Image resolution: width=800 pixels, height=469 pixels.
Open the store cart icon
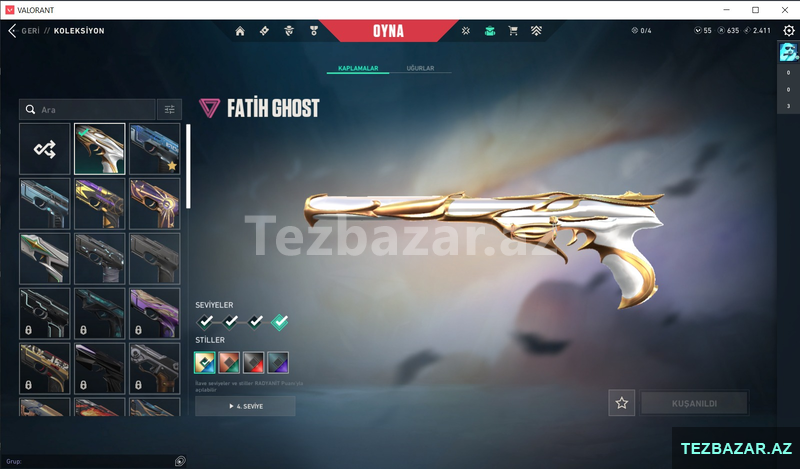(x=513, y=31)
